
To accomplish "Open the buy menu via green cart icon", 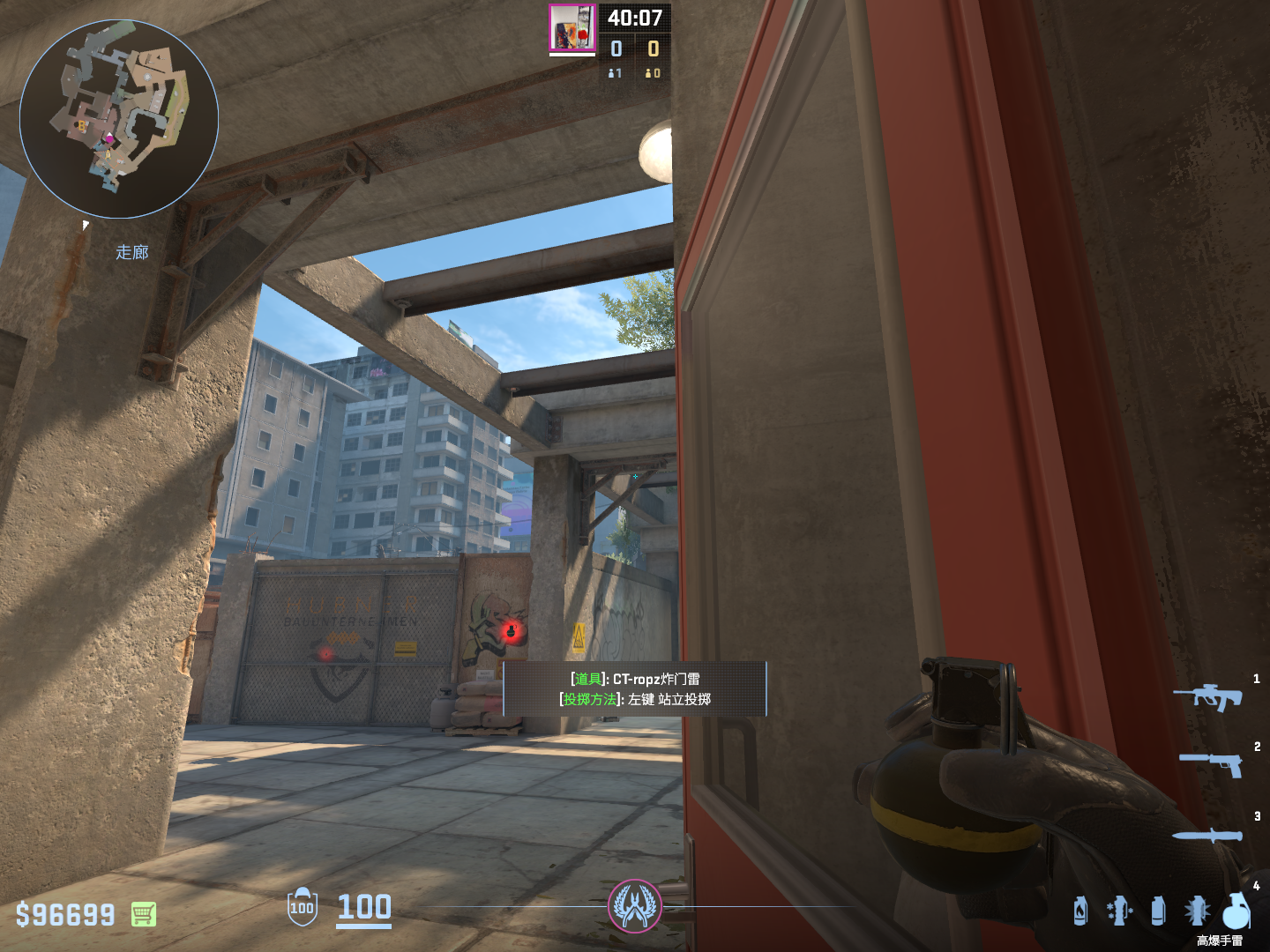I will pyautogui.click(x=144, y=914).
